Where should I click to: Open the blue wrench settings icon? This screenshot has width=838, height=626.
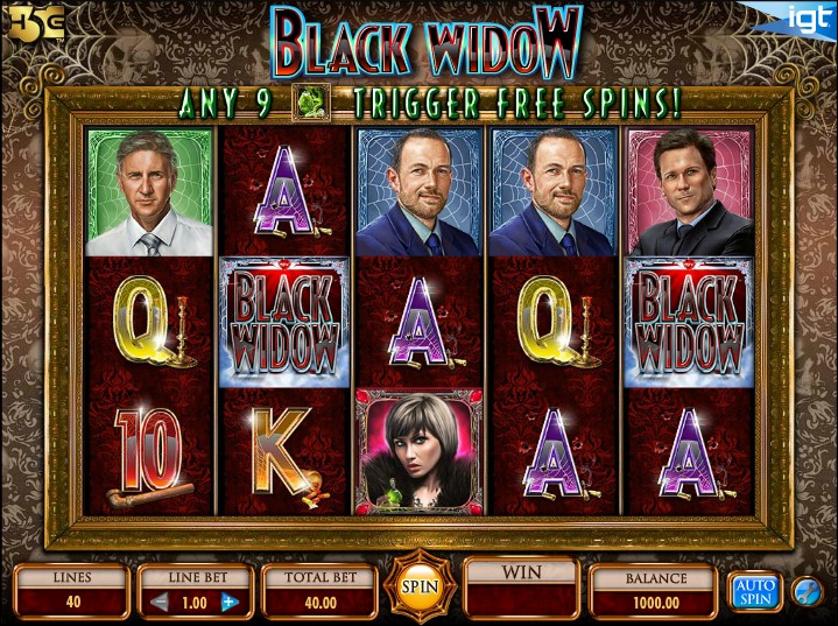(x=806, y=591)
